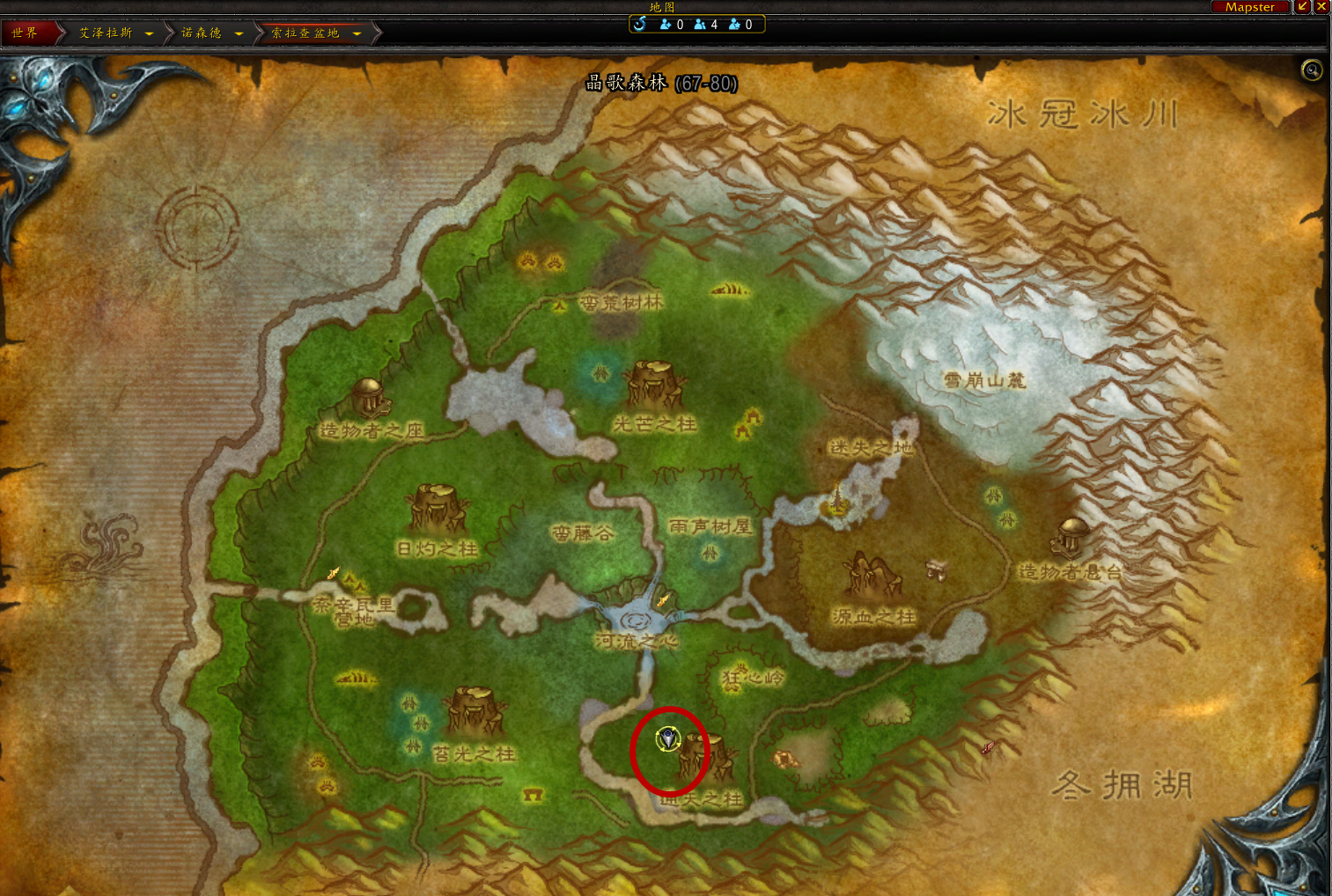Screen dimensions: 1332x896
Task: Open the 艾泽拉斯 dropdown in the breadcrumb
Action: [149, 33]
